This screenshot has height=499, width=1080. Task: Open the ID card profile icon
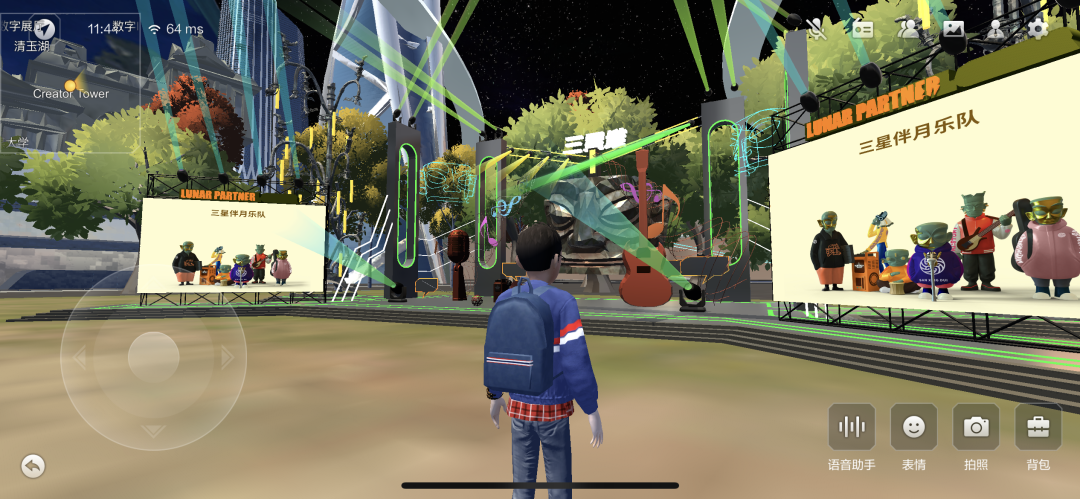(862, 29)
